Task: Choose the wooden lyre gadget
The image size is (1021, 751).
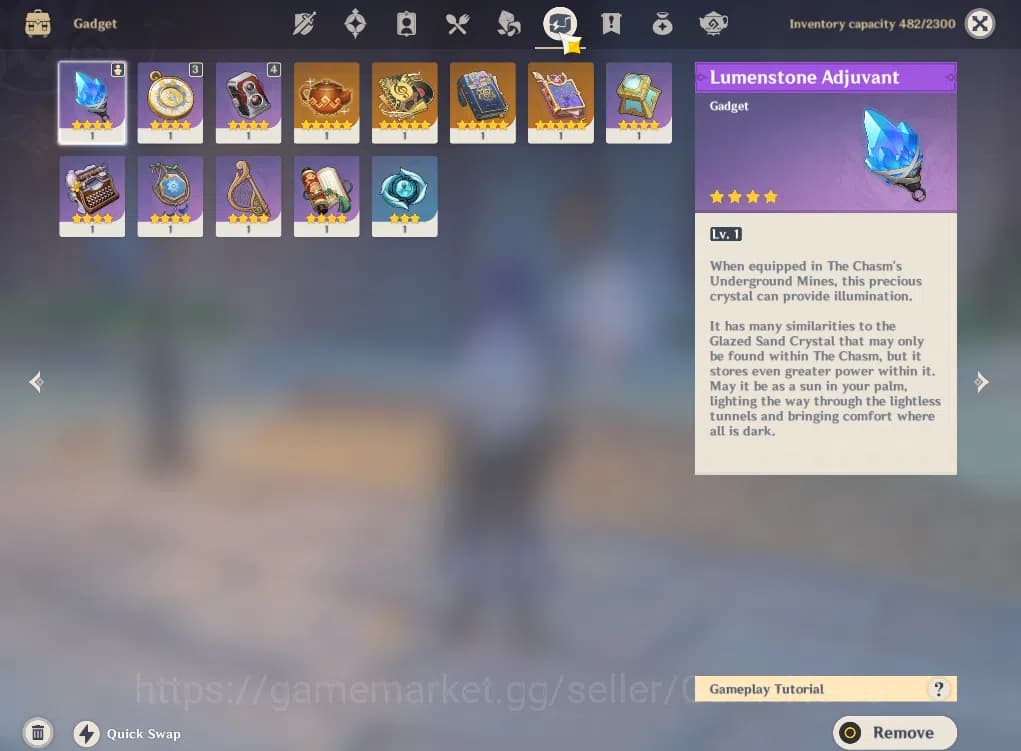Action: [248, 195]
